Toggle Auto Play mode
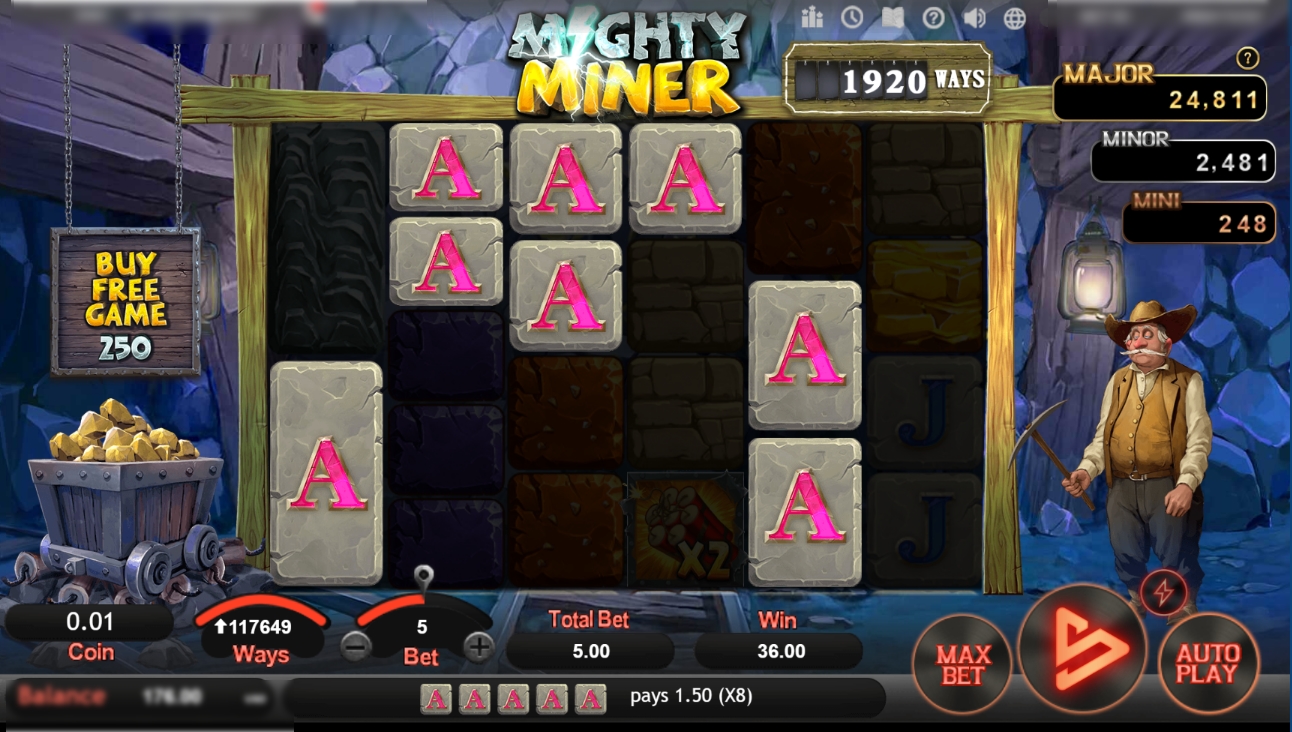Screen dimensions: 1292x732 pyautogui.click(x=1208, y=664)
